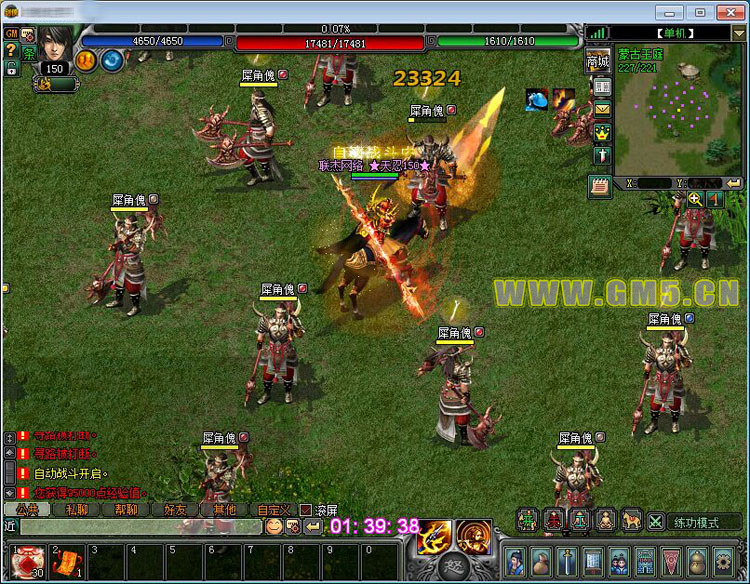The image size is (750, 584).
Task: Open the gold crown ranking icon
Action: pyautogui.click(x=602, y=132)
